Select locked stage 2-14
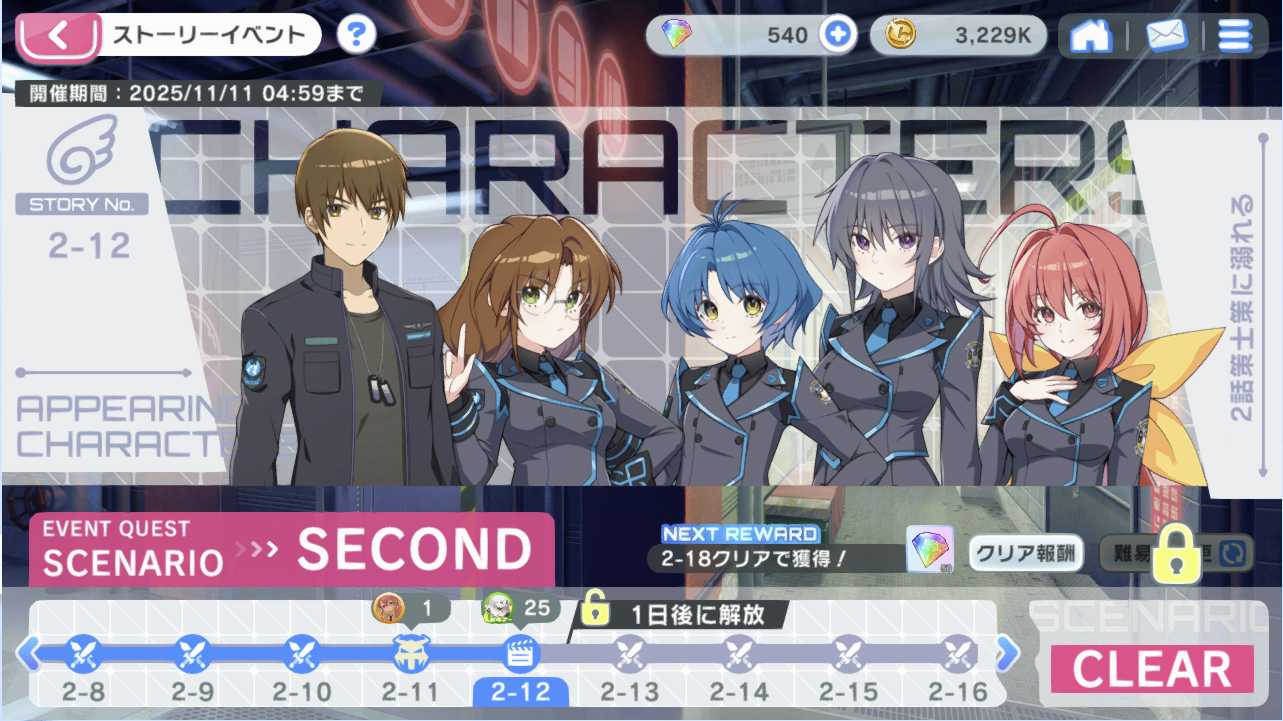 (739, 655)
